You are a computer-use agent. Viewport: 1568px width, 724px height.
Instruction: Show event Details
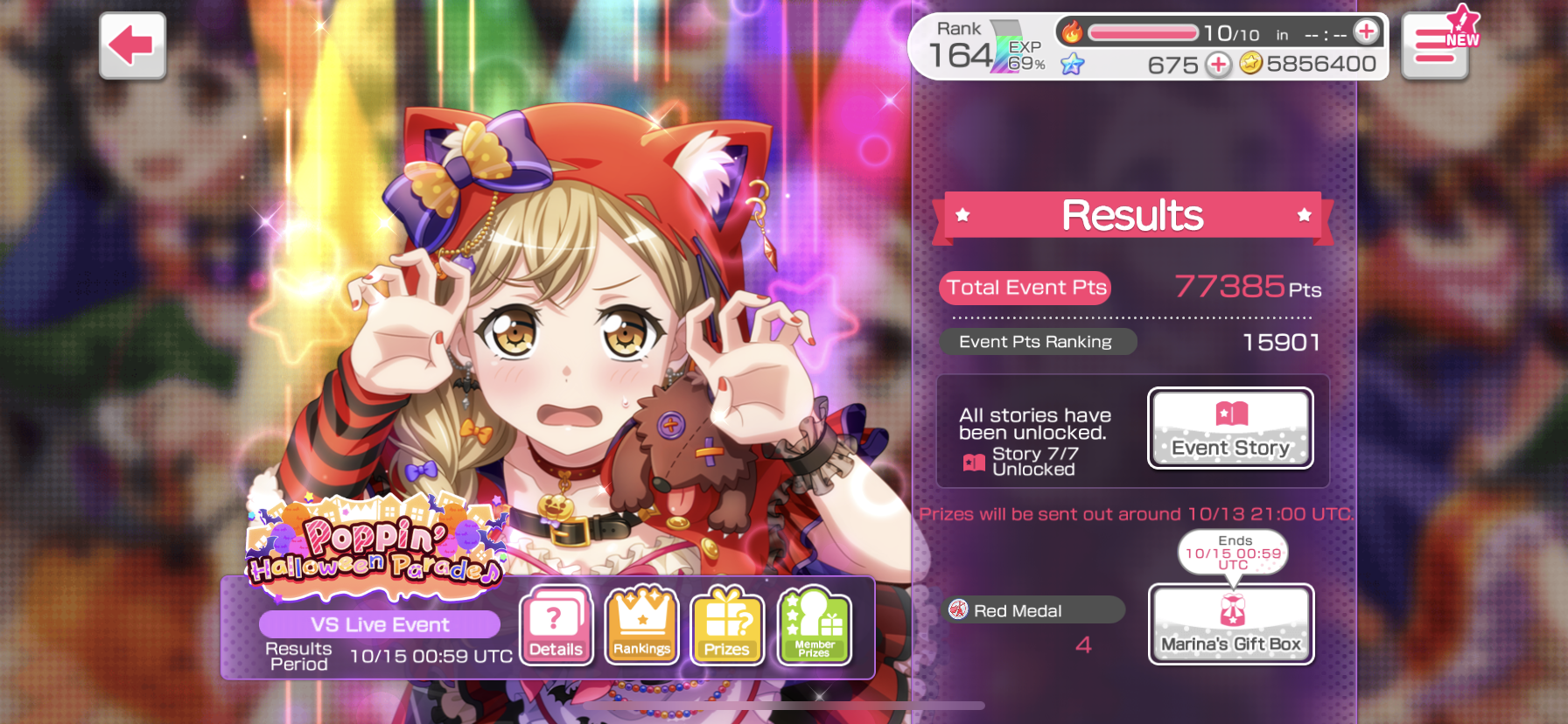pyautogui.click(x=556, y=625)
